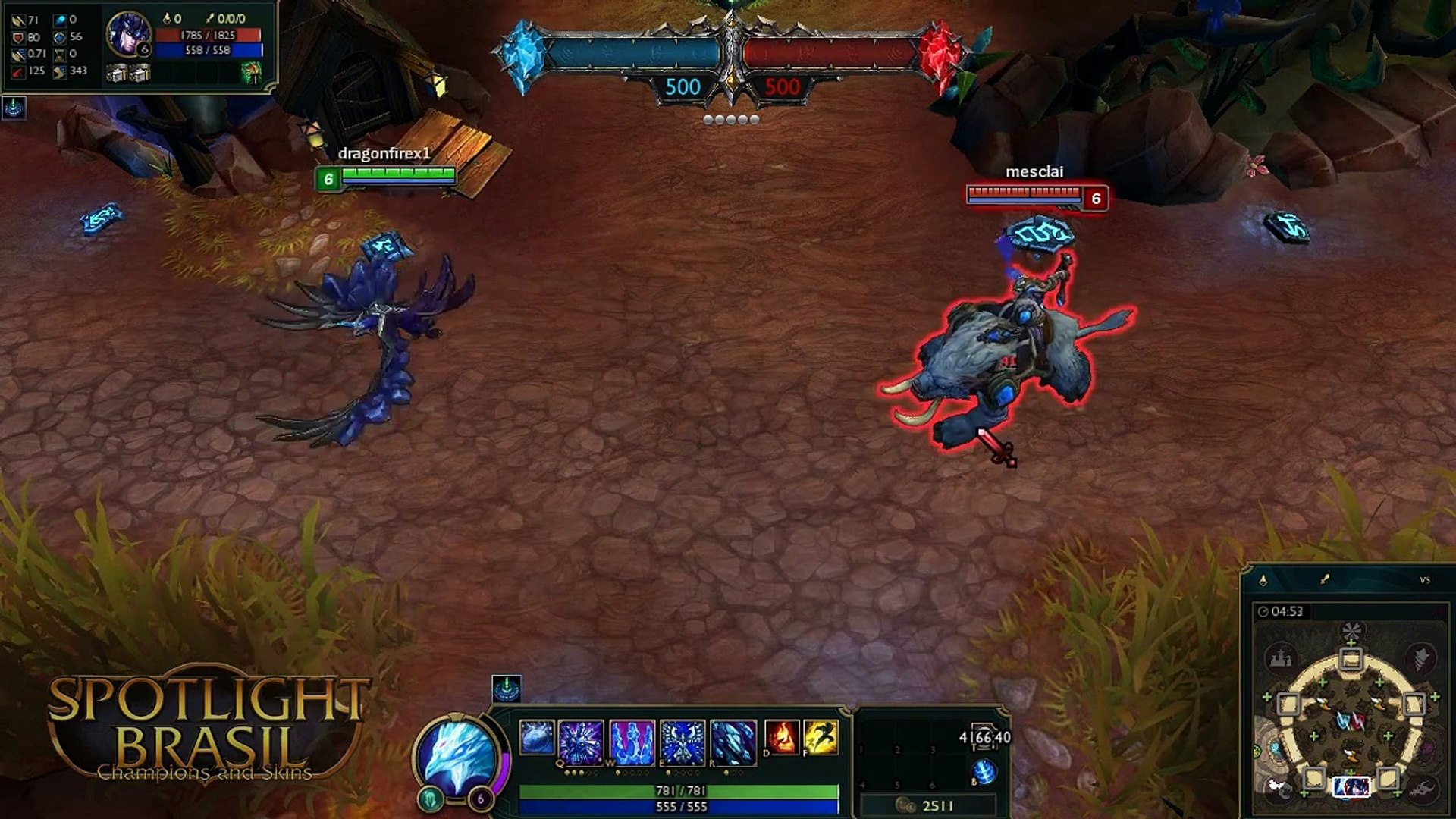Image resolution: width=1456 pixels, height=819 pixels.
Task: Use the Ignite summoner spell
Action: point(783,736)
